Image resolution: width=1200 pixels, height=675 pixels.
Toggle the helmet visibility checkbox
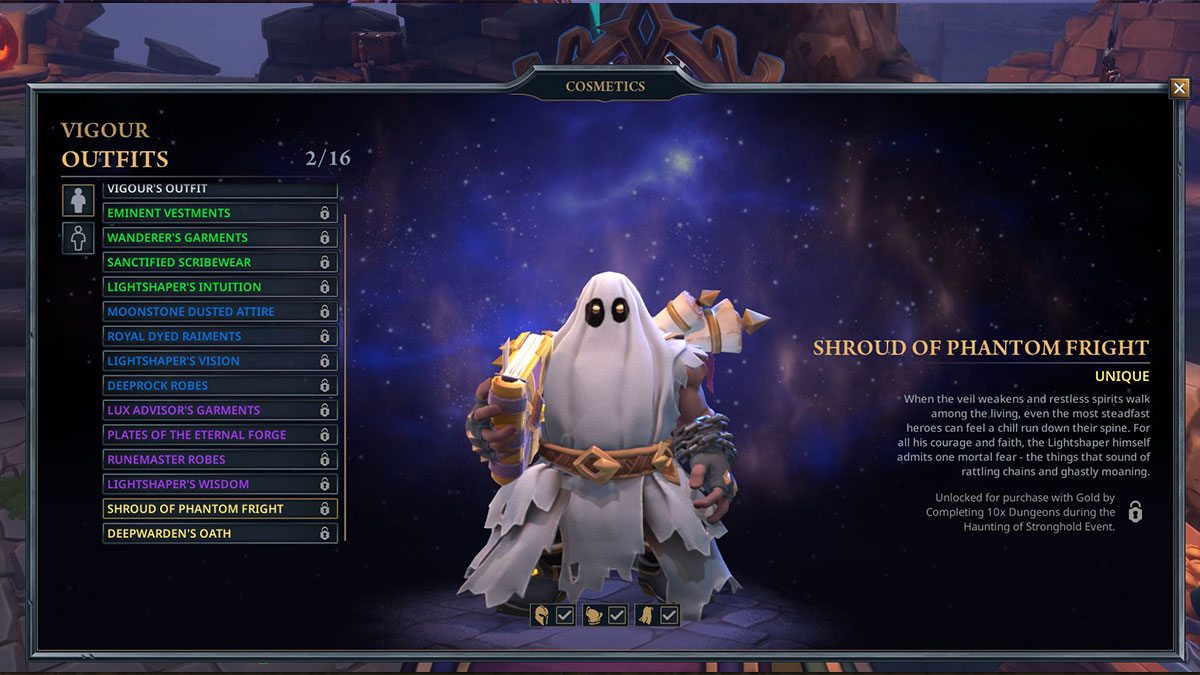565,616
